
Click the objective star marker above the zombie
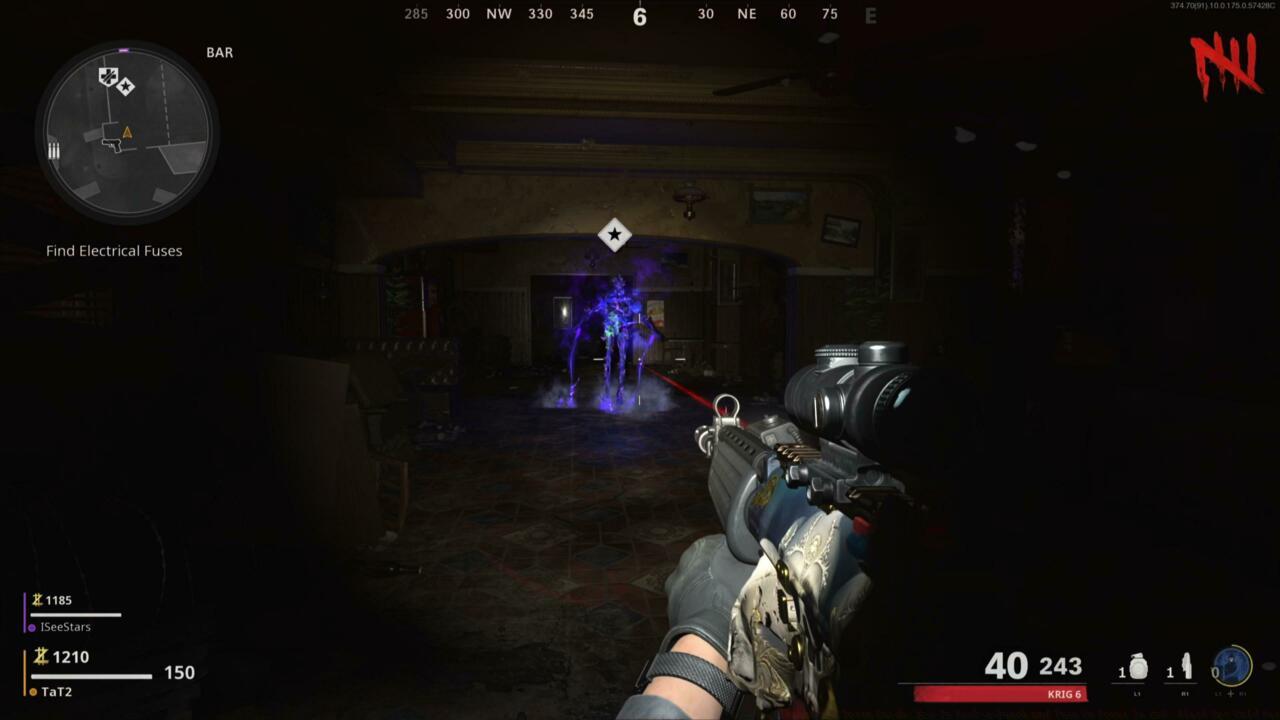click(x=614, y=236)
